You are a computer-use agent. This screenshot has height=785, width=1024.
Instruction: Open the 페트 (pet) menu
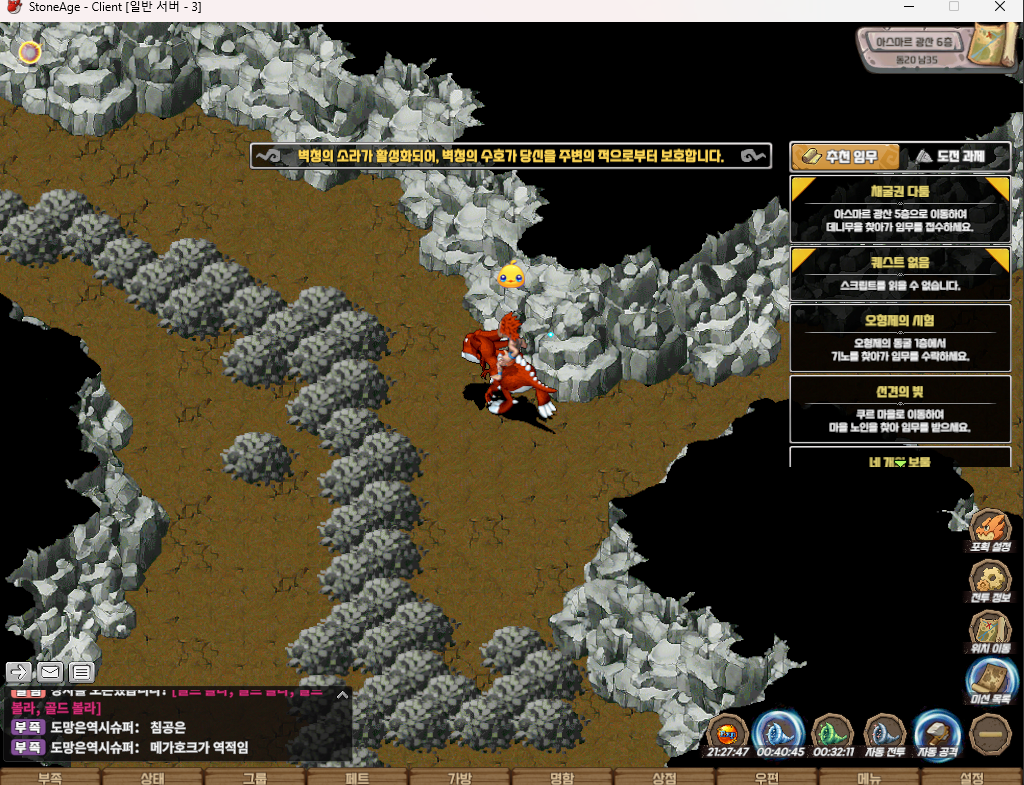tap(357, 777)
